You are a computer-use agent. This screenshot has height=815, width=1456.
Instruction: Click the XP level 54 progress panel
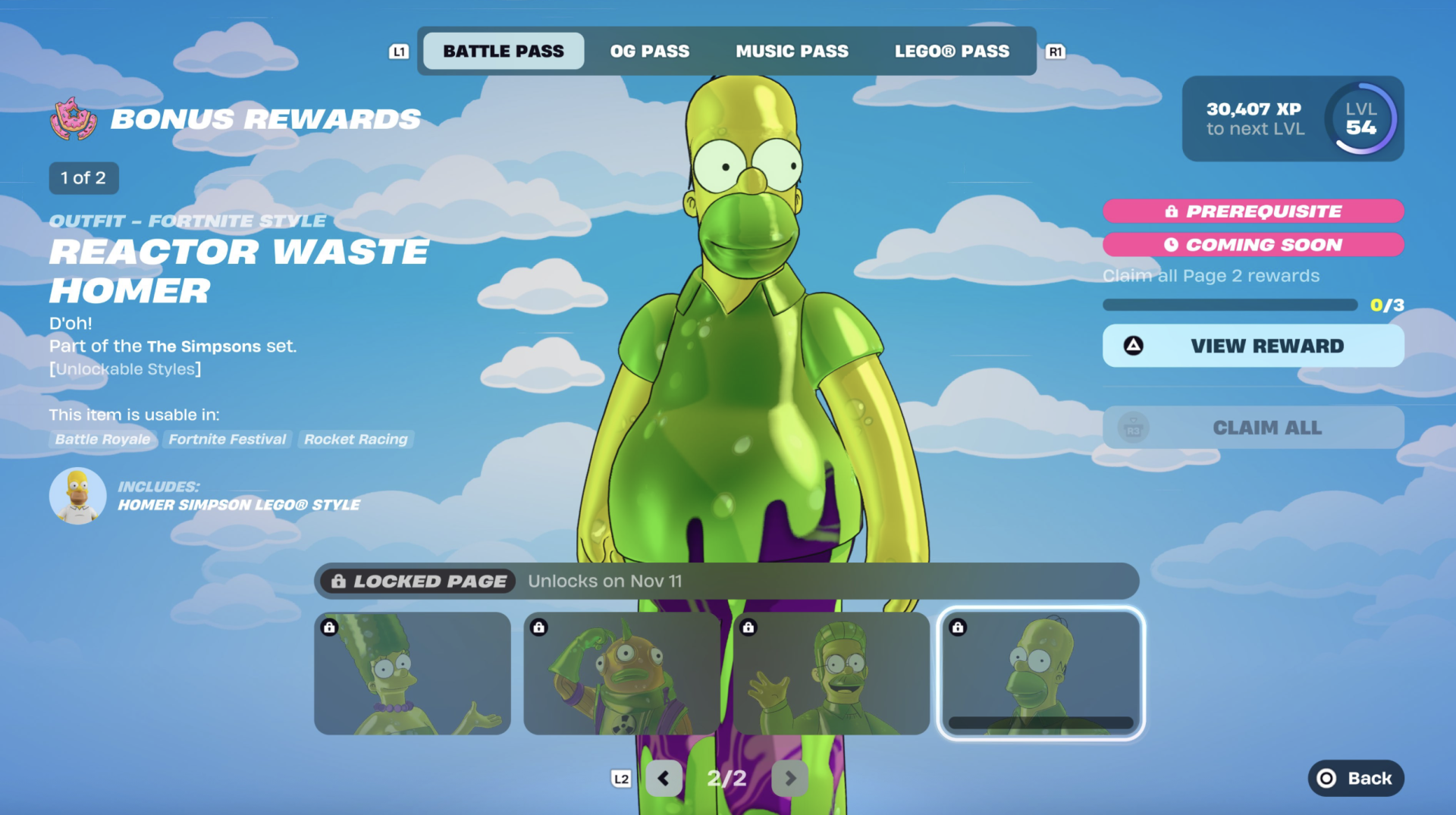coord(1292,119)
